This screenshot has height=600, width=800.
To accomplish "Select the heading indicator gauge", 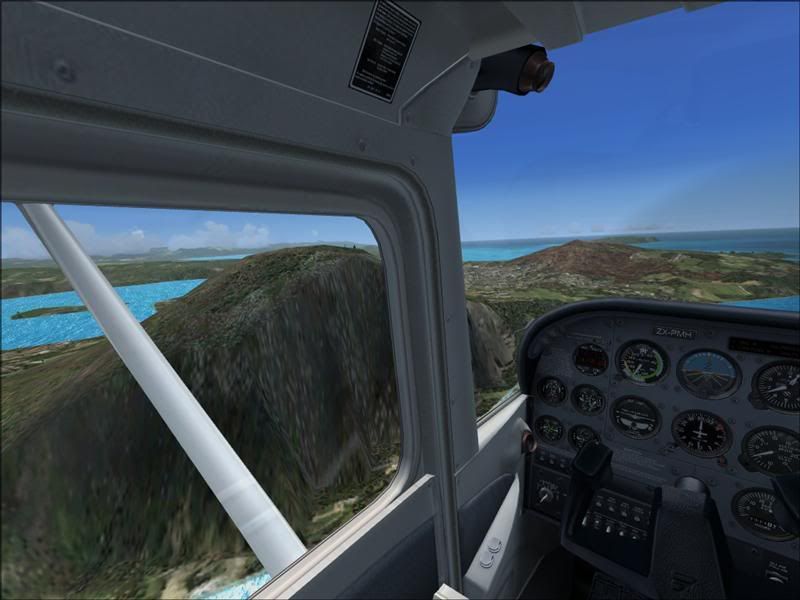I will [x=701, y=432].
